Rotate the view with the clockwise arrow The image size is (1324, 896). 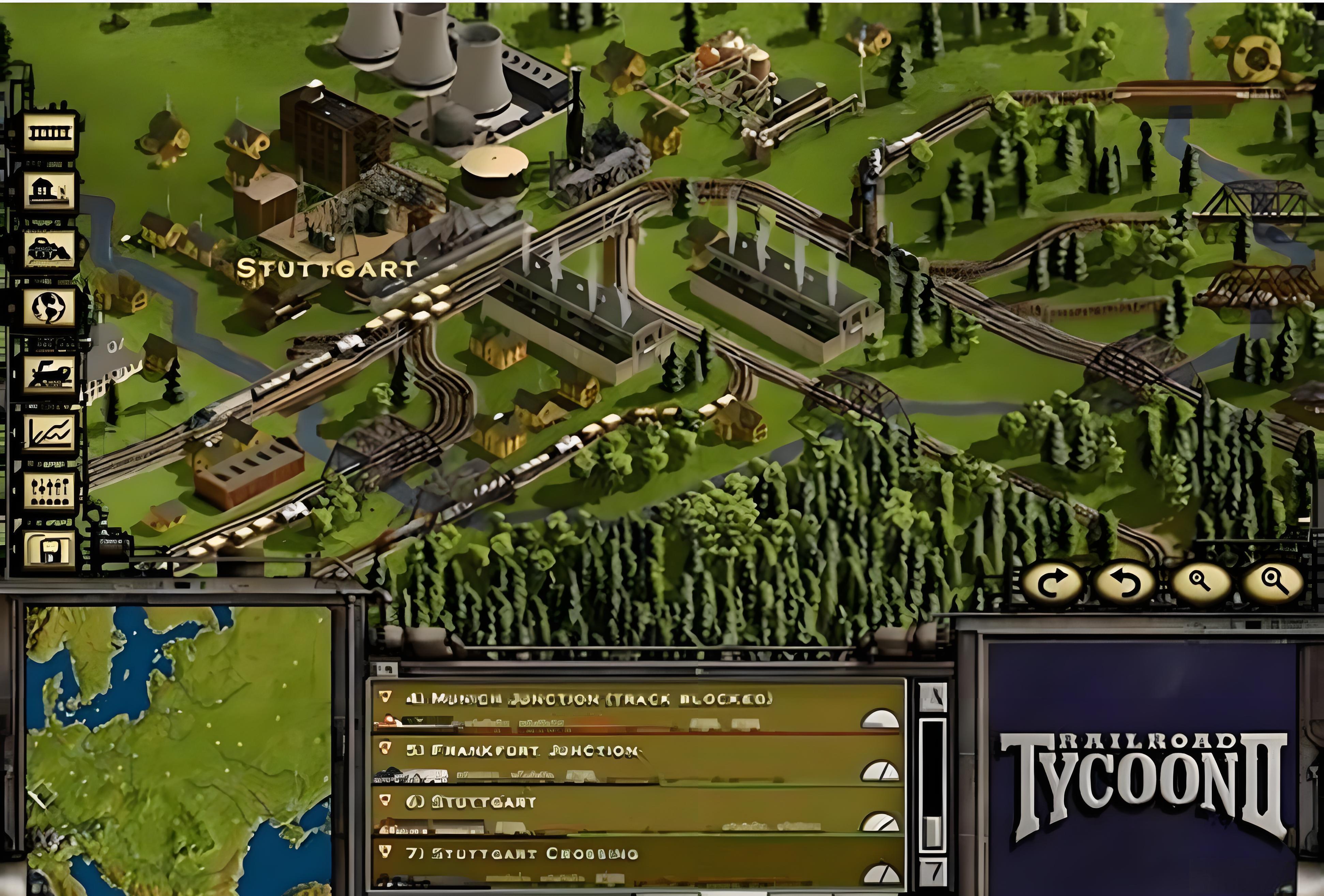[1052, 584]
